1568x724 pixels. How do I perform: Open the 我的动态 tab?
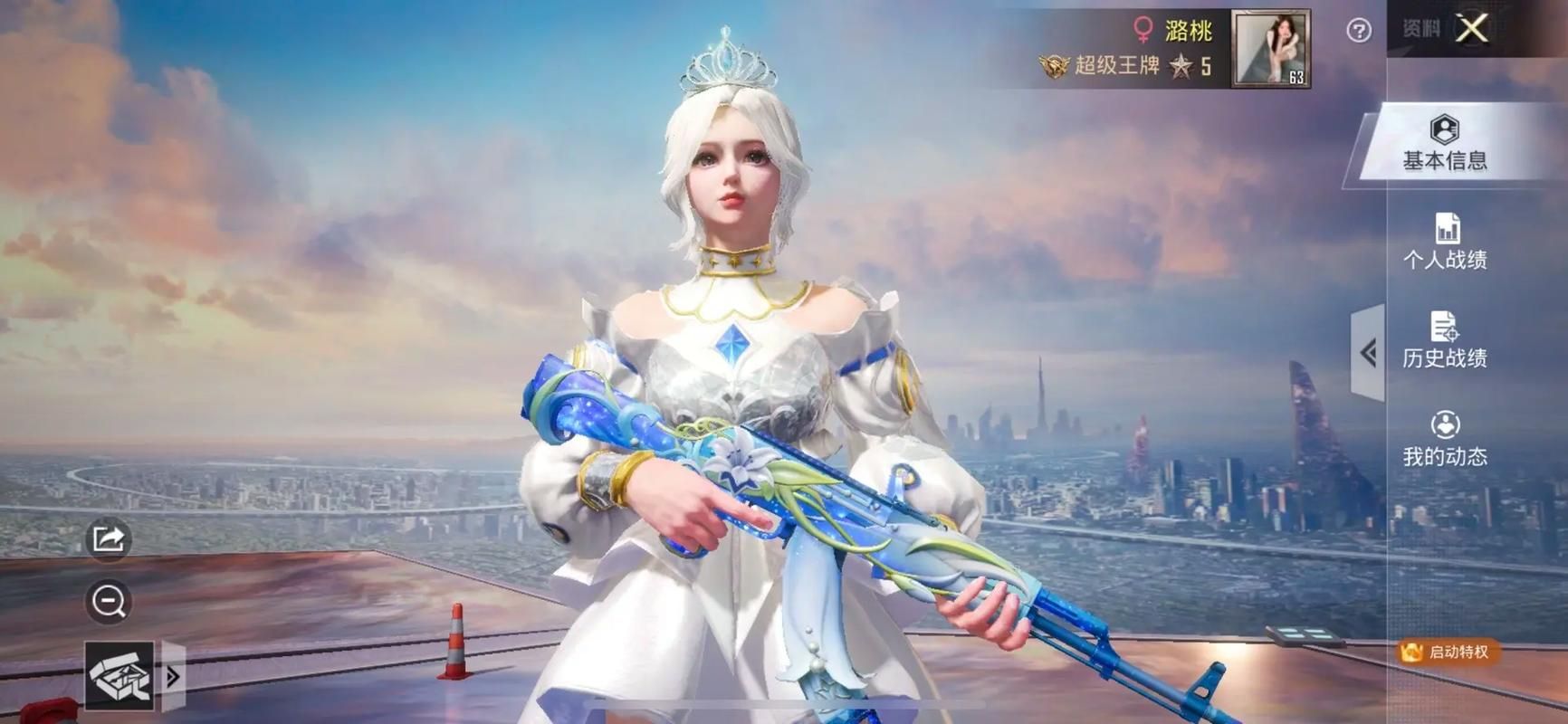[1445, 439]
